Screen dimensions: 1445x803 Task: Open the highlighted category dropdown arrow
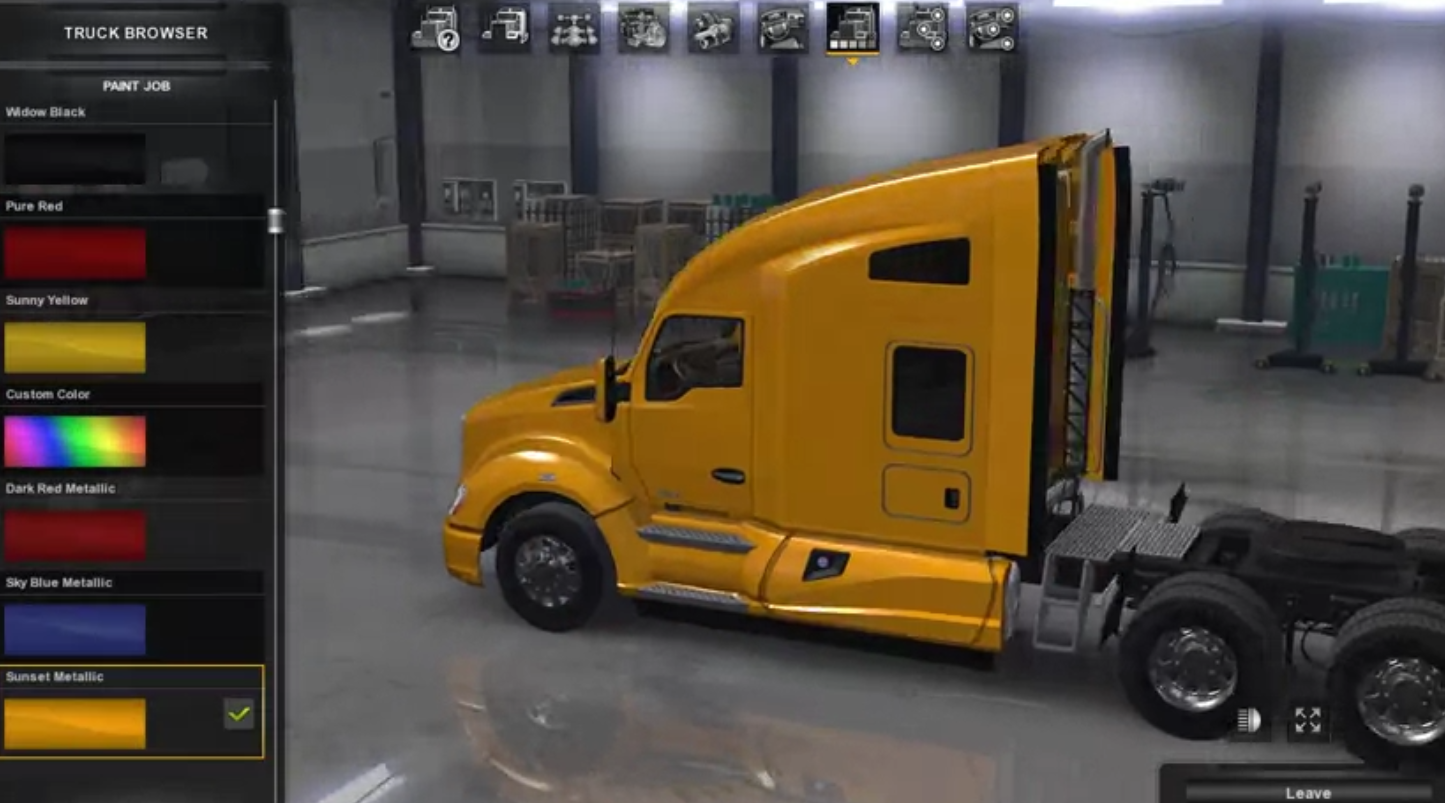click(853, 62)
